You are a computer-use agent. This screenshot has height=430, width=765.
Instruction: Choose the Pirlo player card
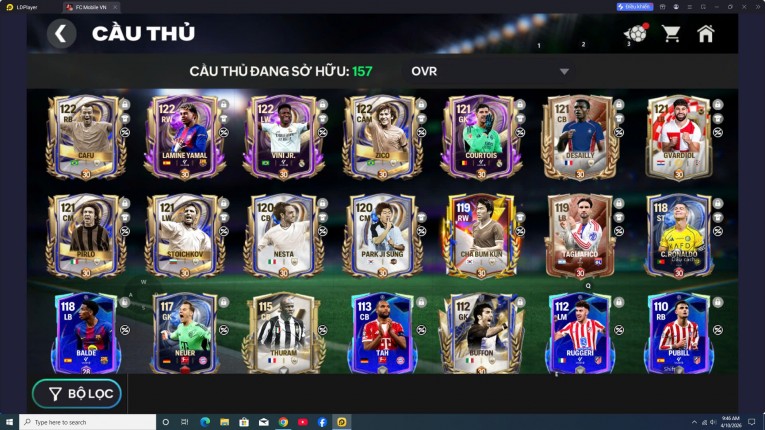coord(85,235)
